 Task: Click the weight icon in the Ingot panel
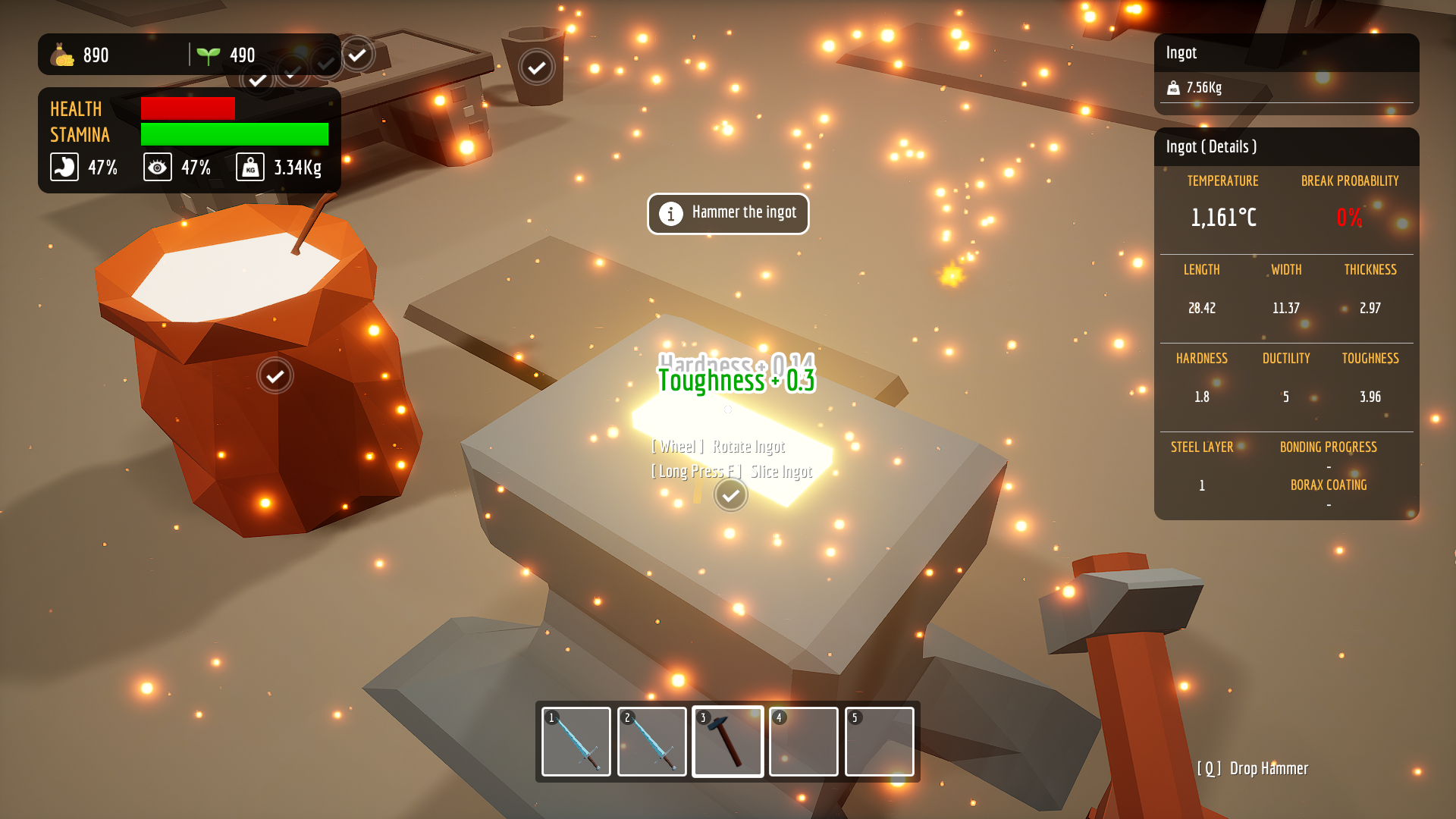[x=1172, y=87]
